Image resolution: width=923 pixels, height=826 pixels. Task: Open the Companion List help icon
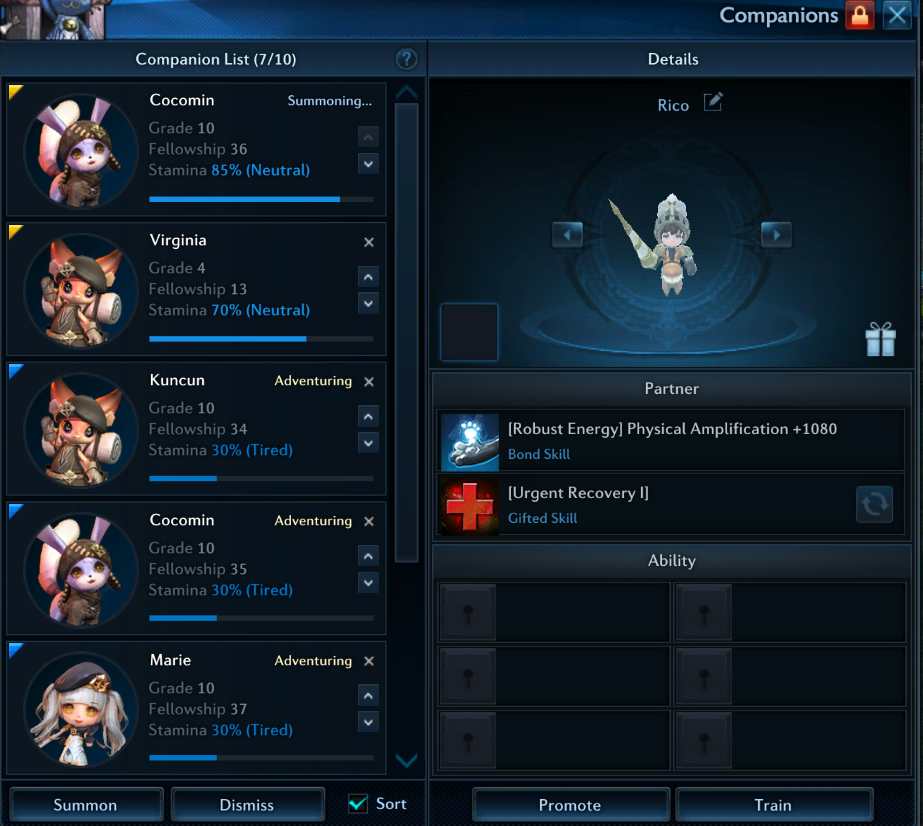tap(406, 59)
